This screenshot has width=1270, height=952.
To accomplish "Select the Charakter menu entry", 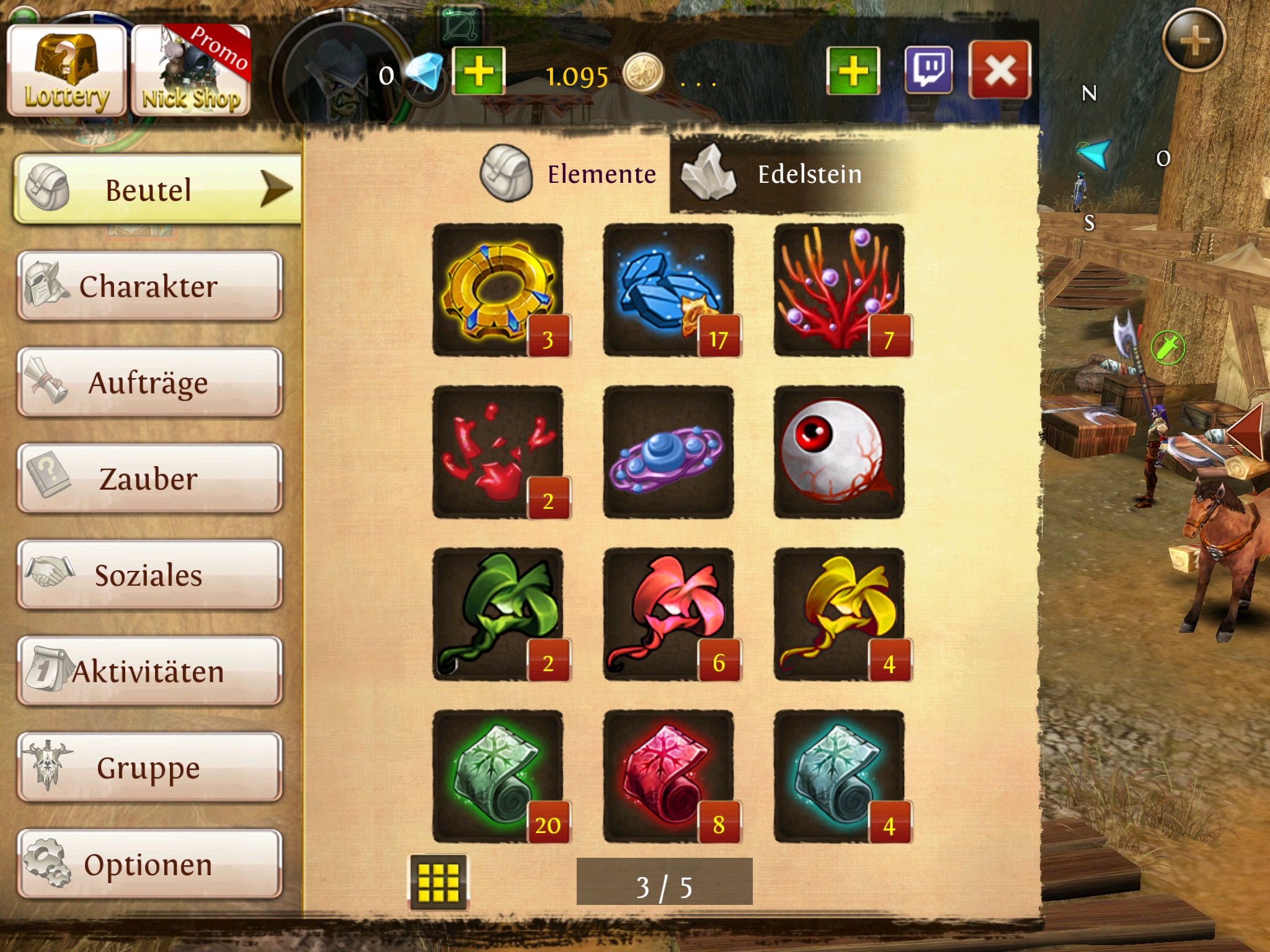I will pos(149,286).
